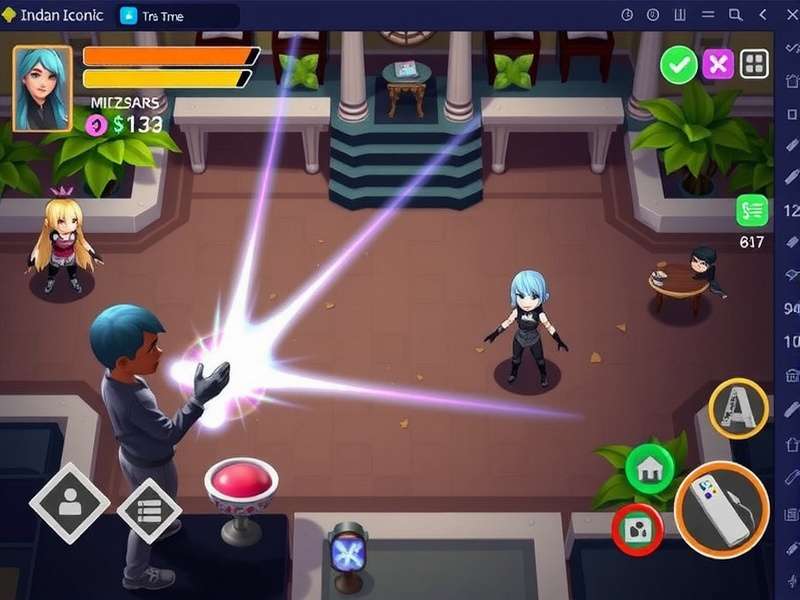Click the pink currency coin icon
This screenshot has height=600, width=800.
[x=96, y=124]
